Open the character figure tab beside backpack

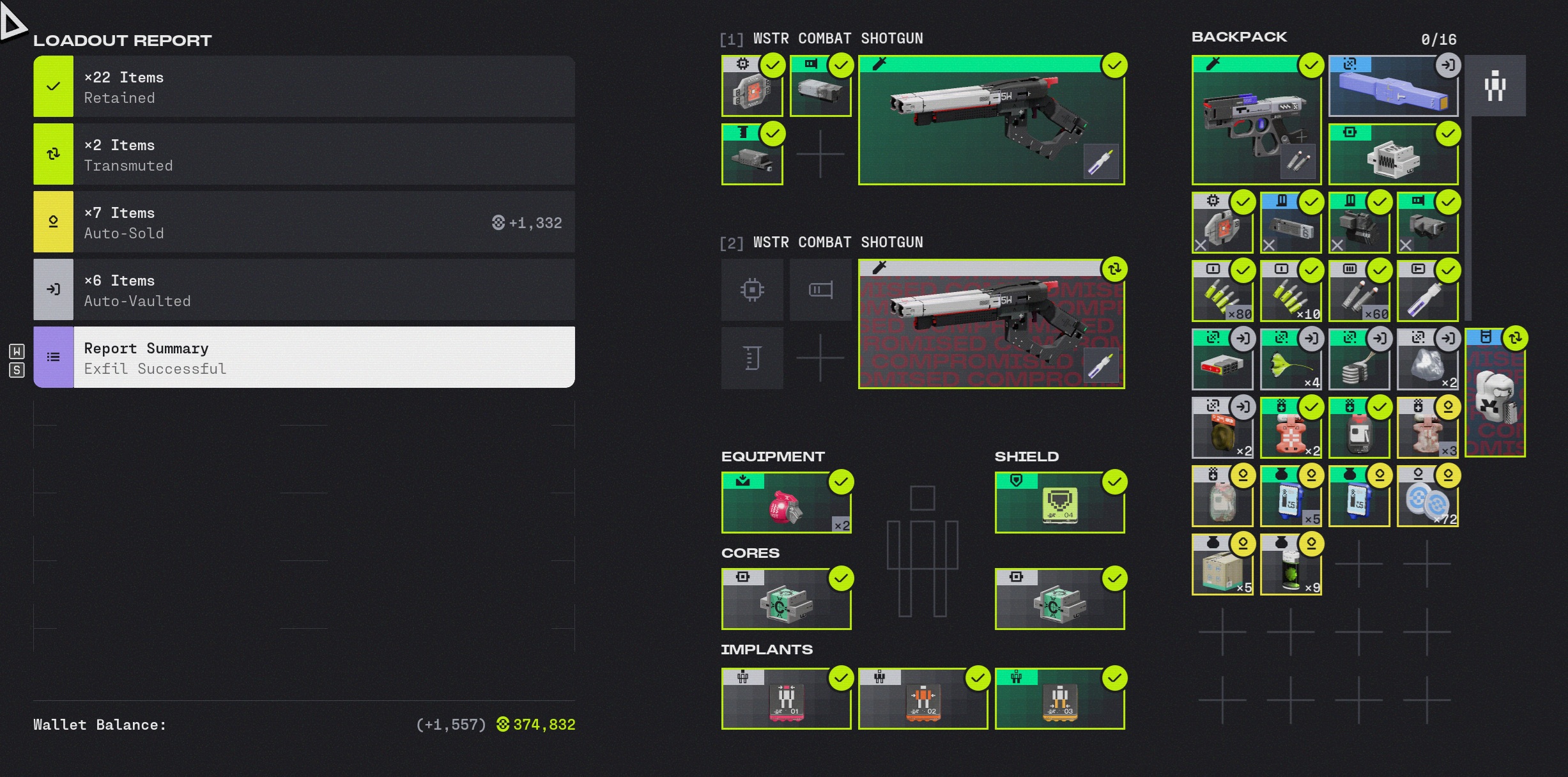(1495, 86)
